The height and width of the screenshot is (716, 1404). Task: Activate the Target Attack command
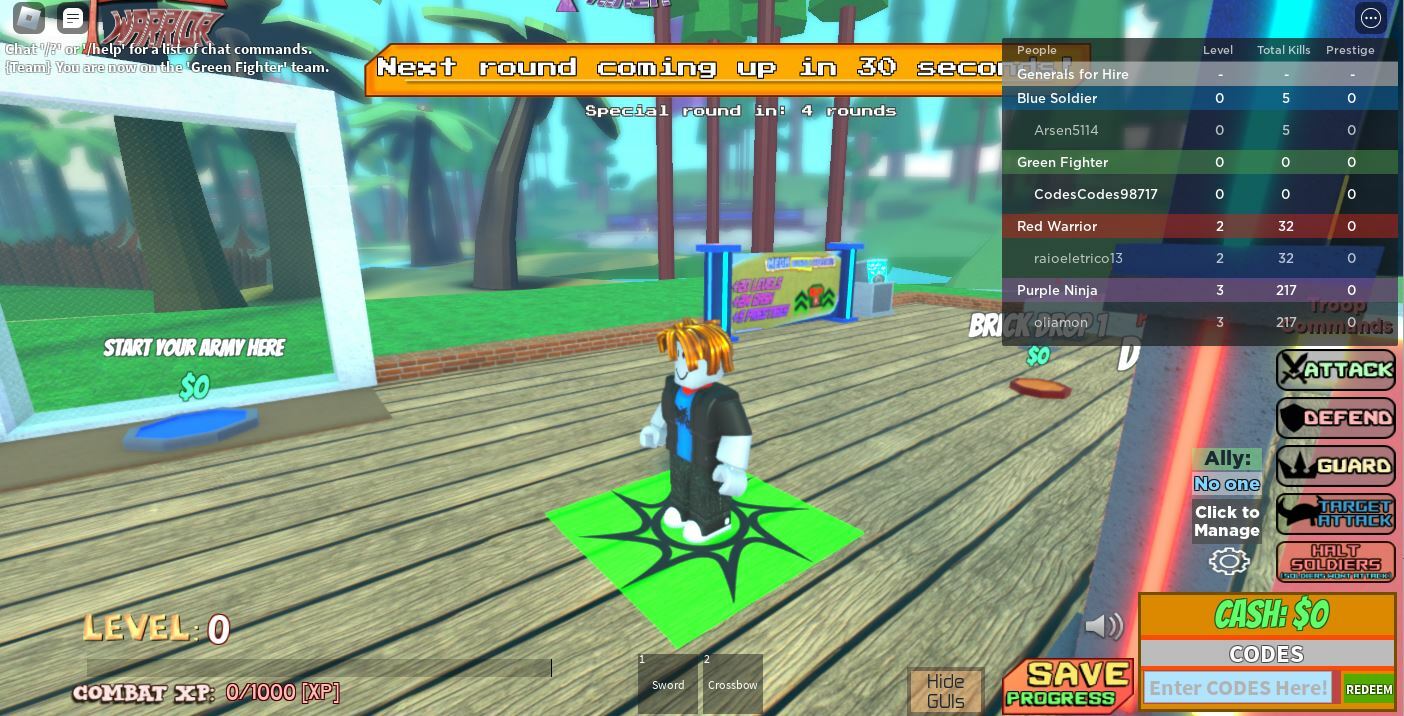coord(1335,514)
